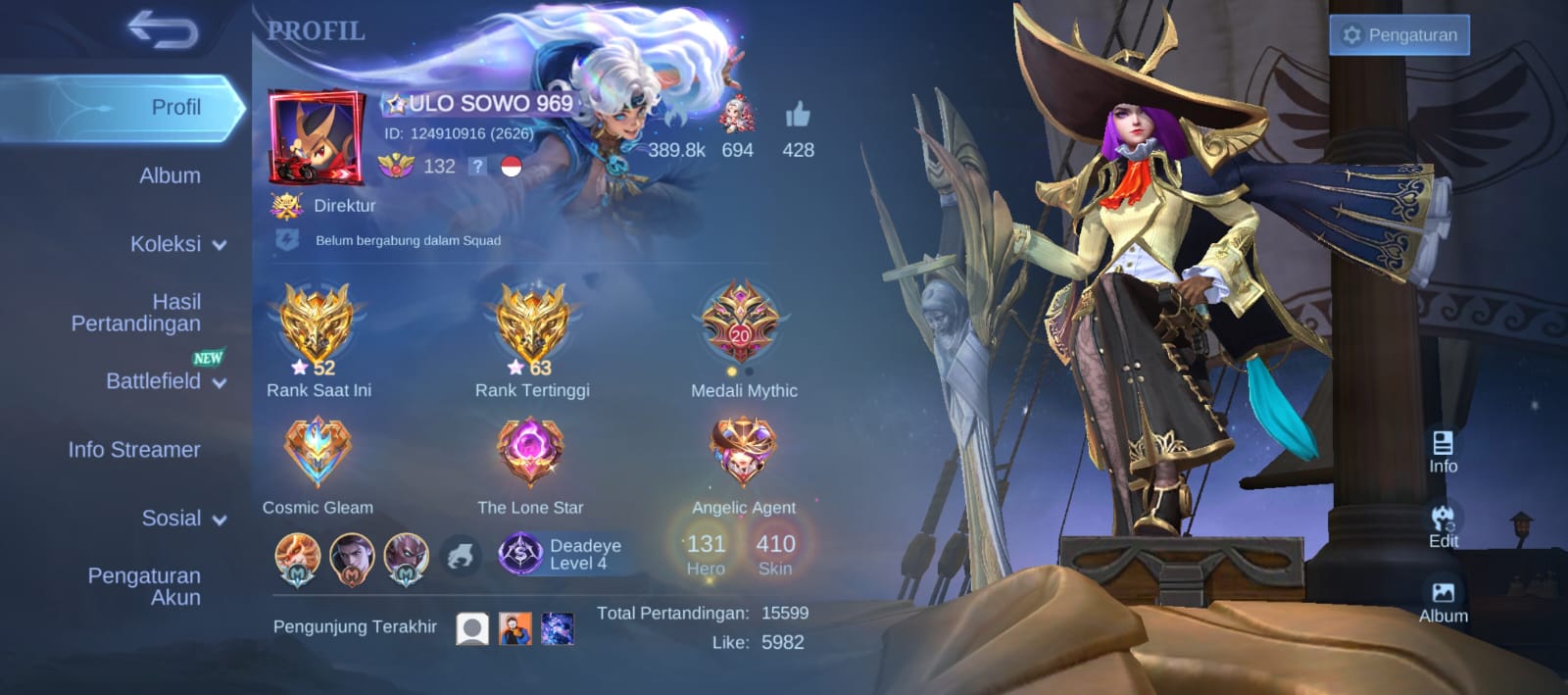Show the hero Info panel

coord(1443,452)
